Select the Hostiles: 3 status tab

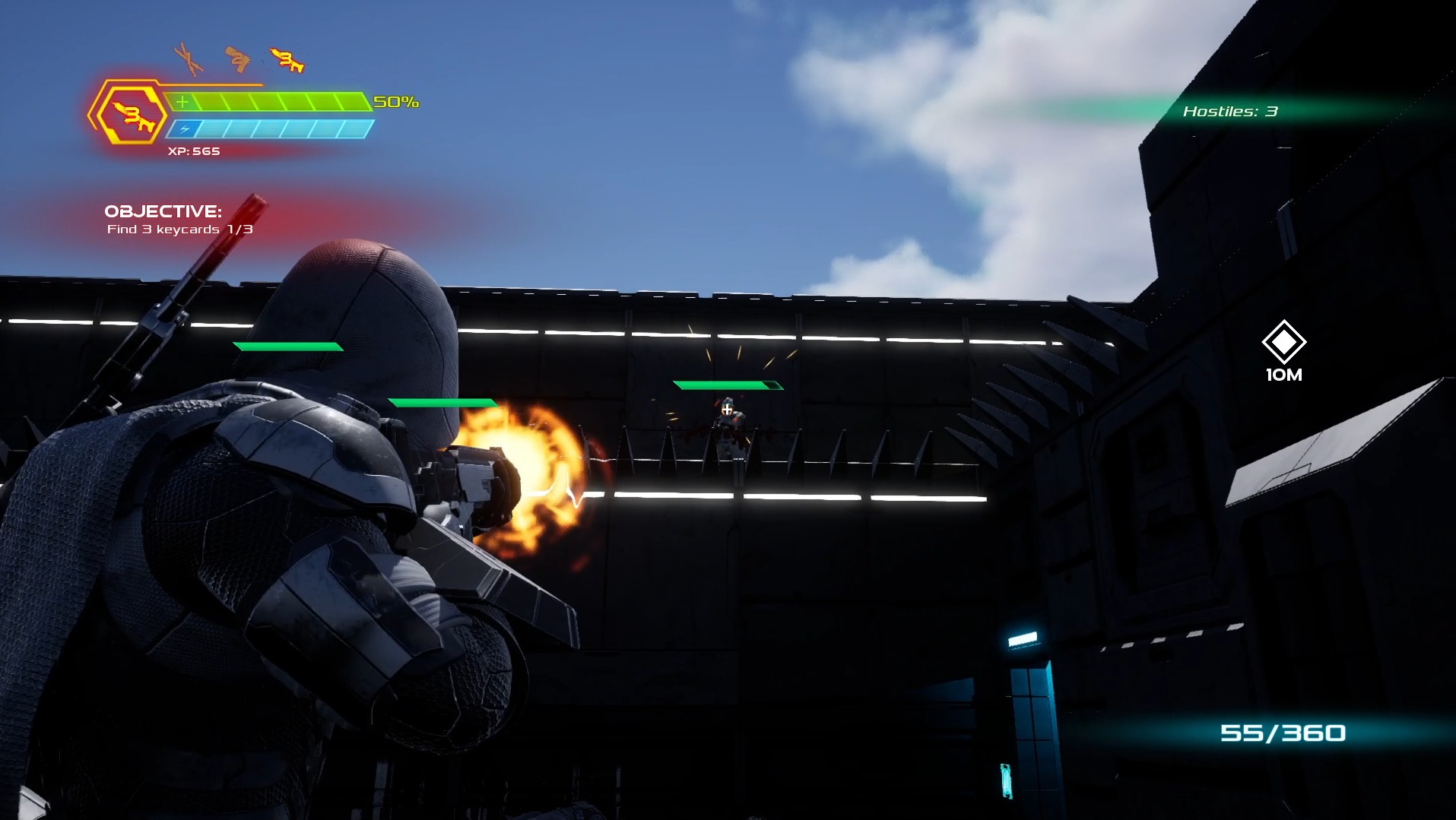coord(1232,110)
